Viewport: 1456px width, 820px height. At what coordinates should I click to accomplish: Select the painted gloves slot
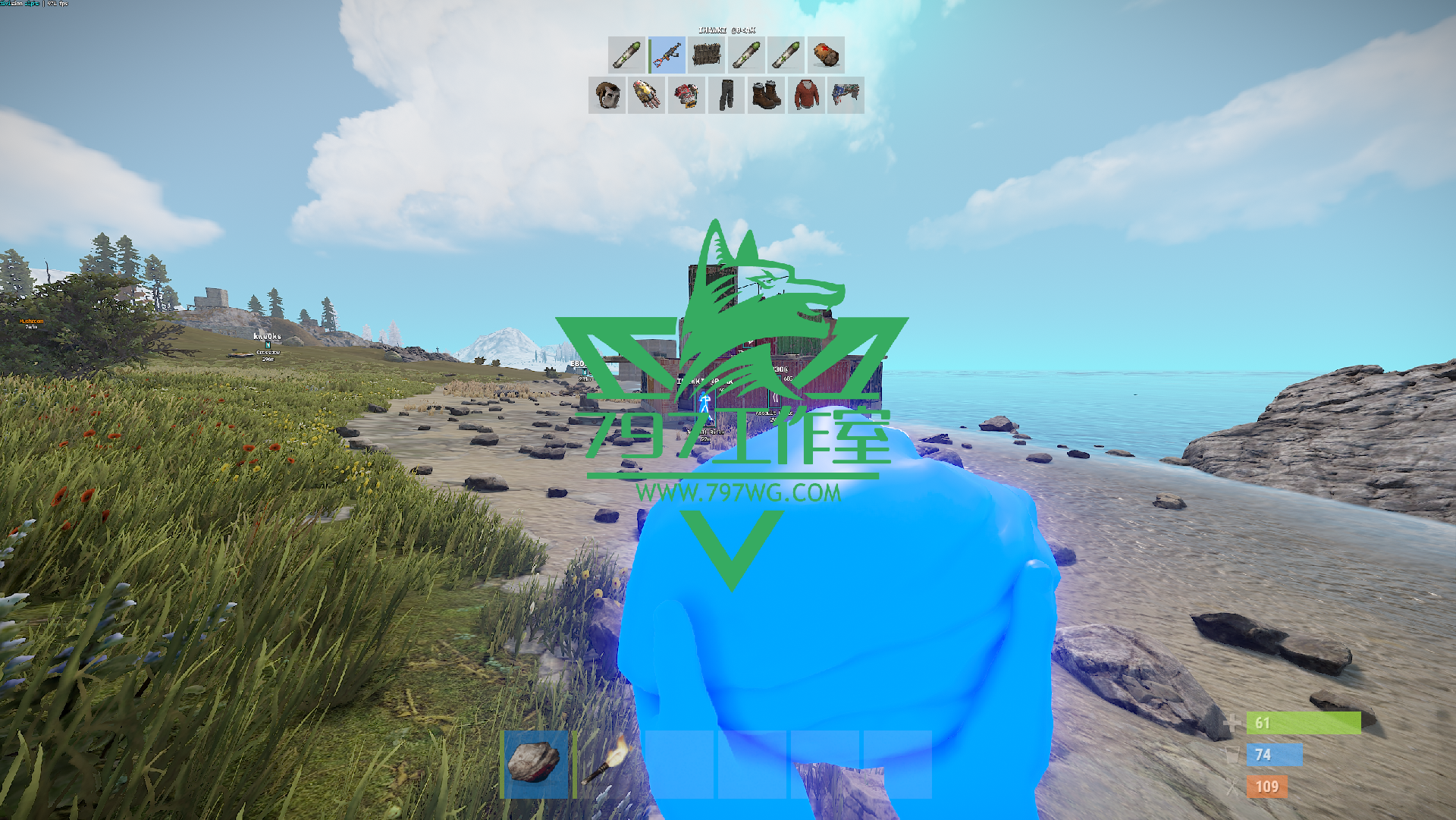click(647, 96)
